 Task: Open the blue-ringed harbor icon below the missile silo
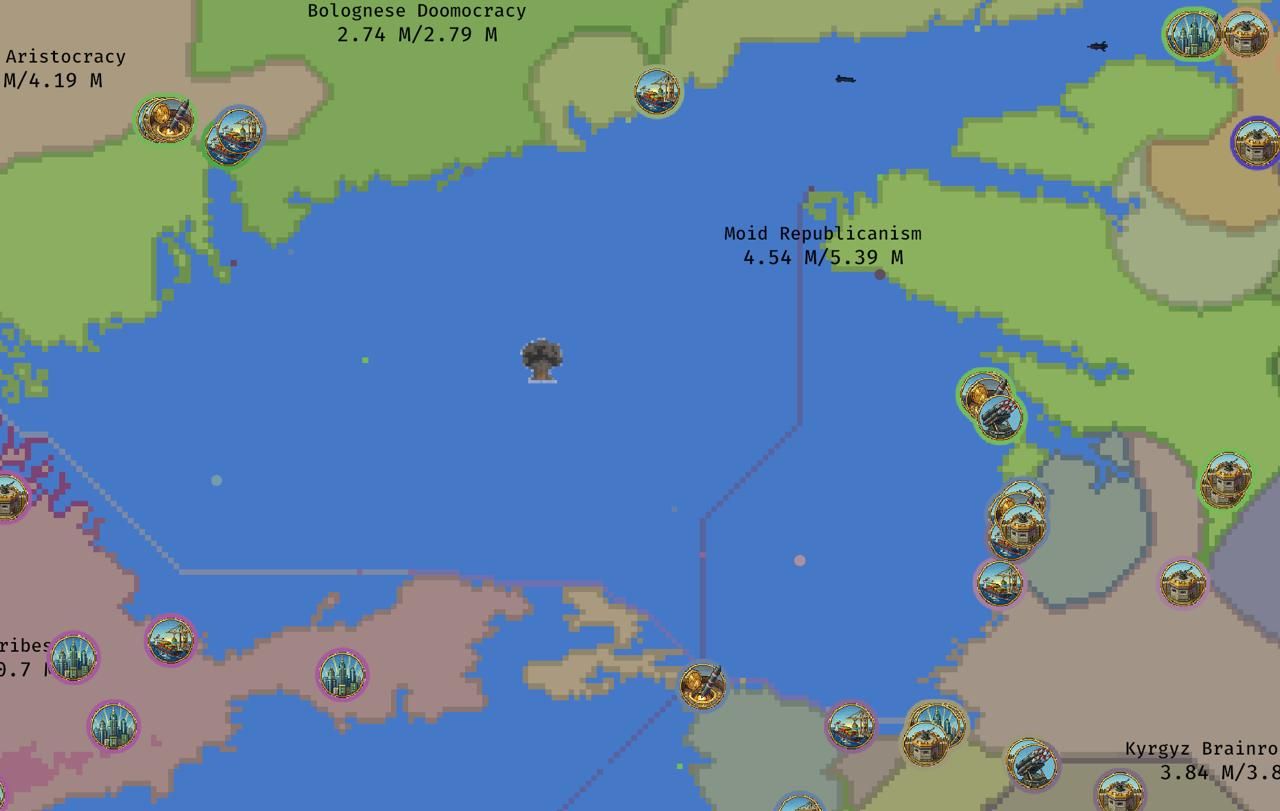[233, 137]
